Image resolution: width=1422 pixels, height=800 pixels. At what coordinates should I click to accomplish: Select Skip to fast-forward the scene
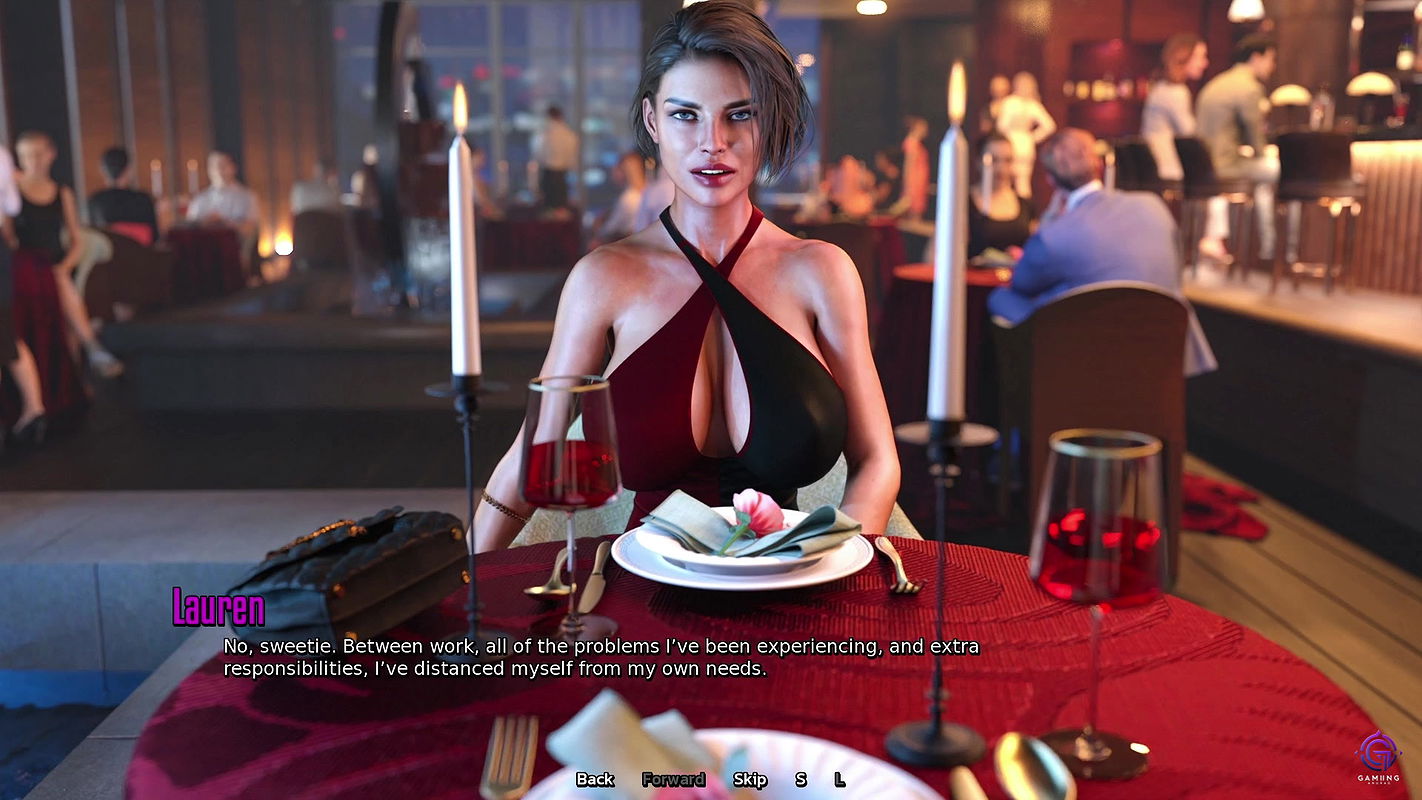(x=749, y=779)
